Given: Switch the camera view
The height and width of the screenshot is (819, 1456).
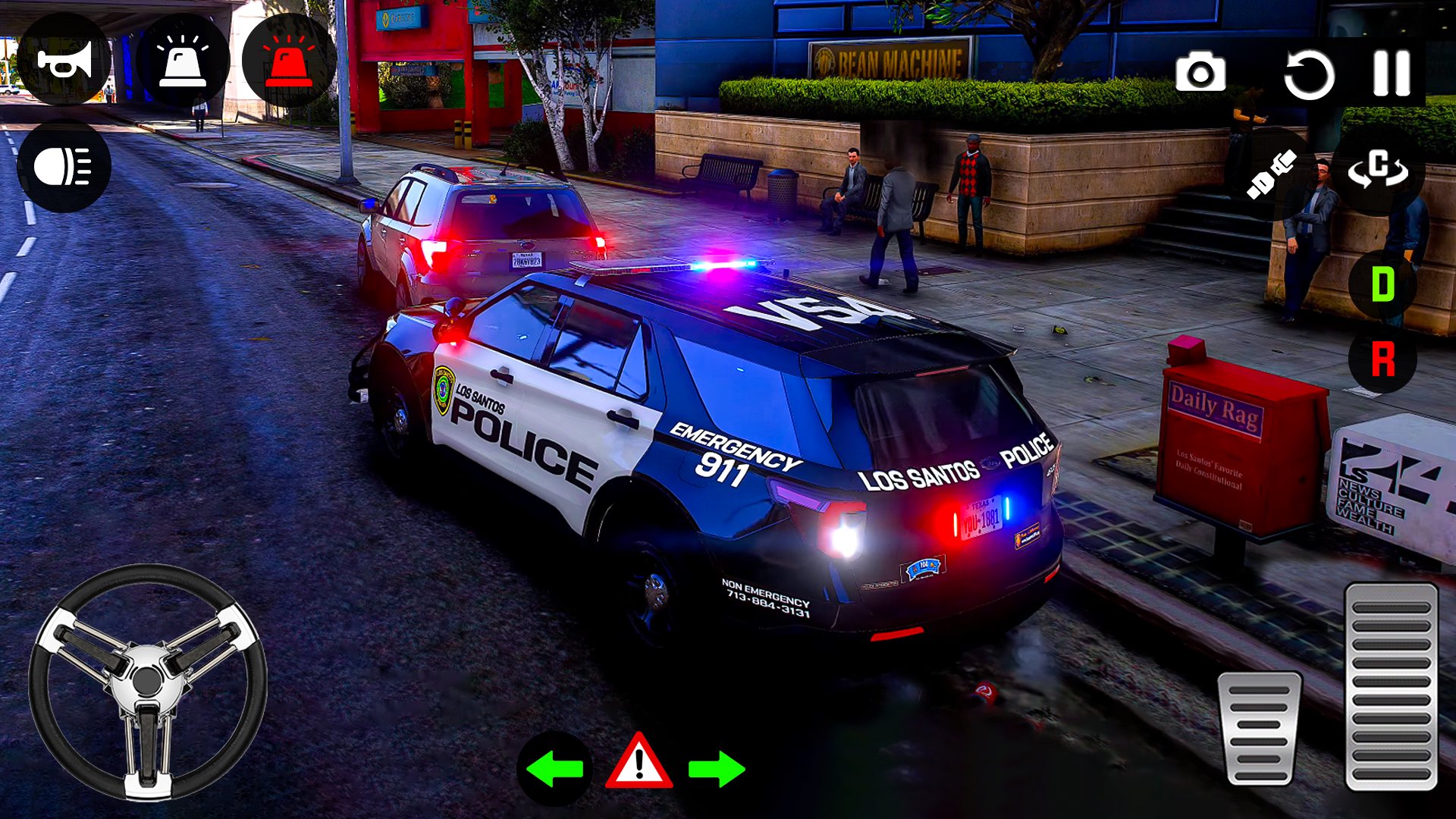Looking at the screenshot, I should (1378, 170).
